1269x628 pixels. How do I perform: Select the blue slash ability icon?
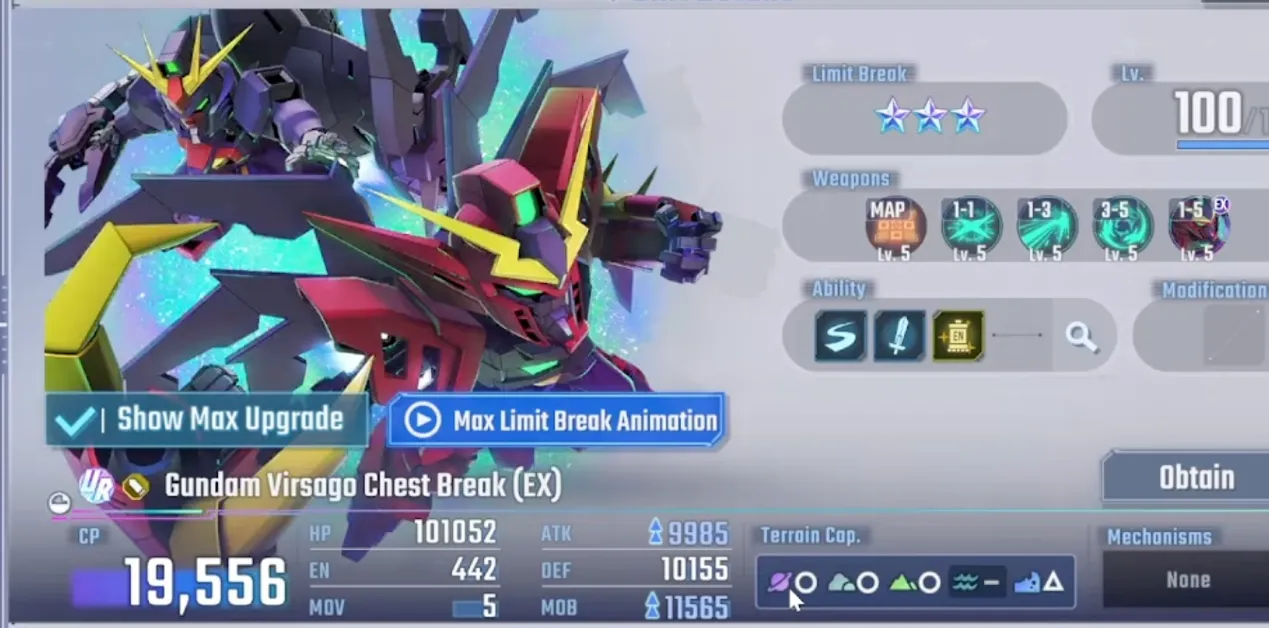click(840, 336)
